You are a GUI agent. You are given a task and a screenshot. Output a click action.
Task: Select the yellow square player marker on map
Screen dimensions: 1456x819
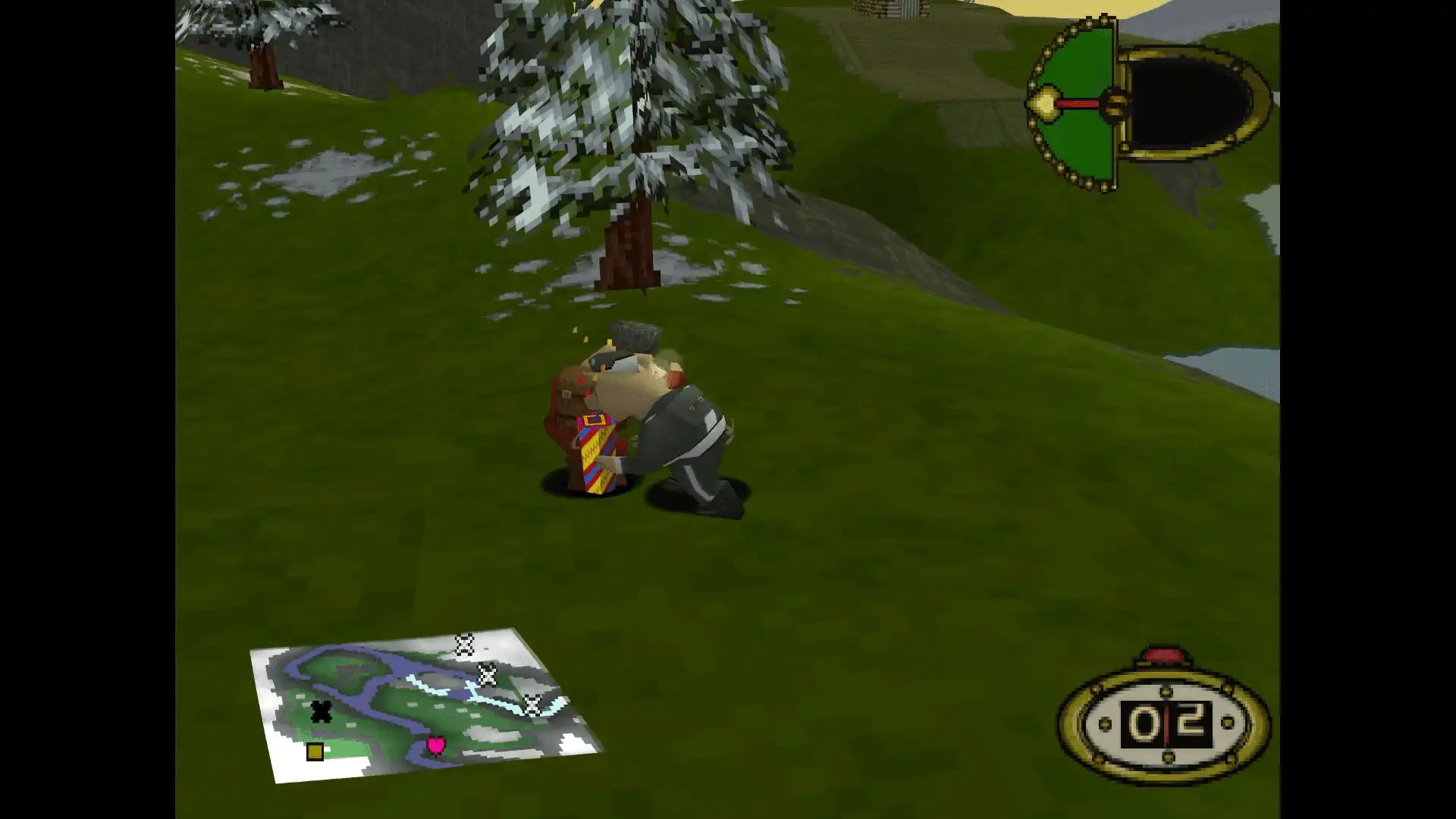[x=315, y=751]
